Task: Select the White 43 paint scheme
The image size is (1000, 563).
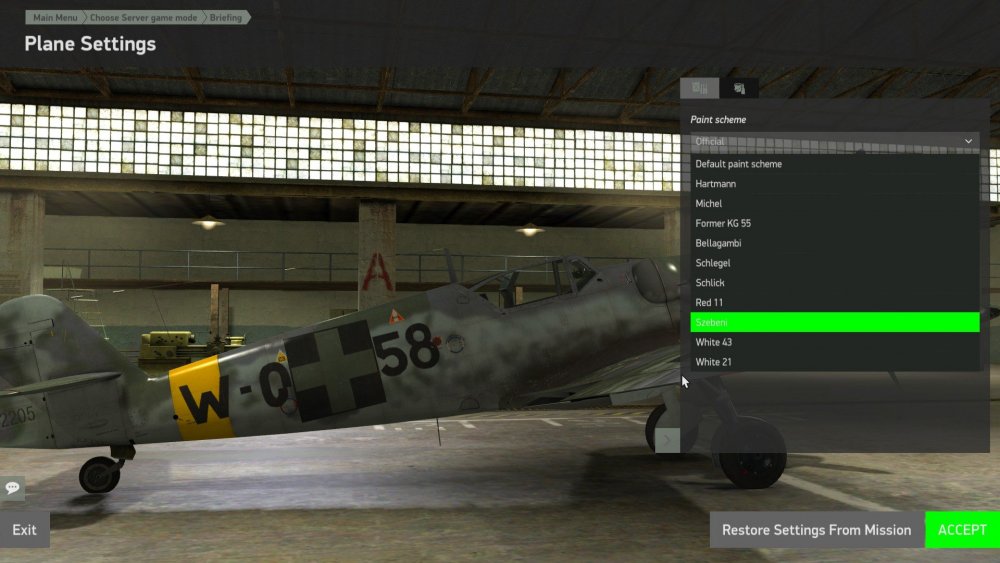Action: (x=713, y=342)
